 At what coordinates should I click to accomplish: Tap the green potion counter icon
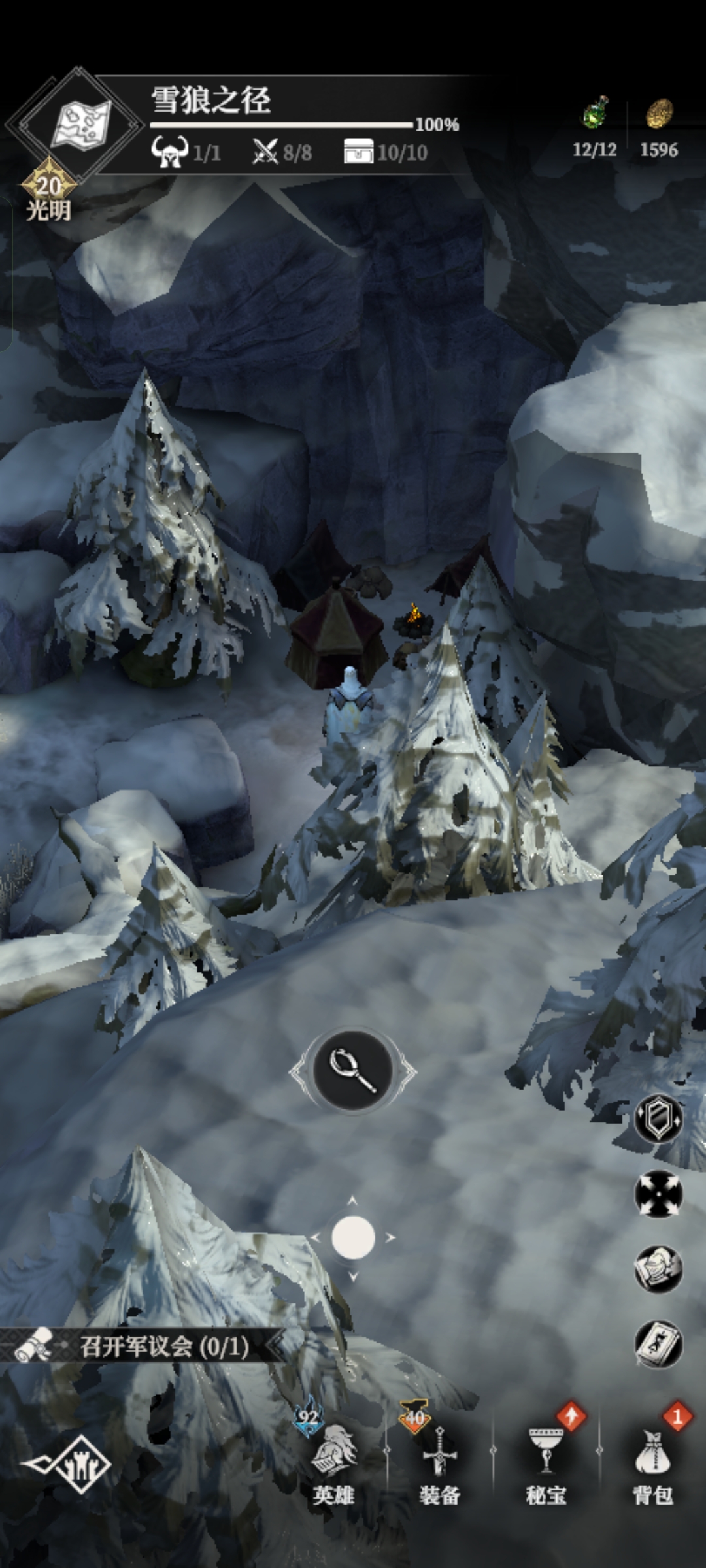(x=595, y=113)
